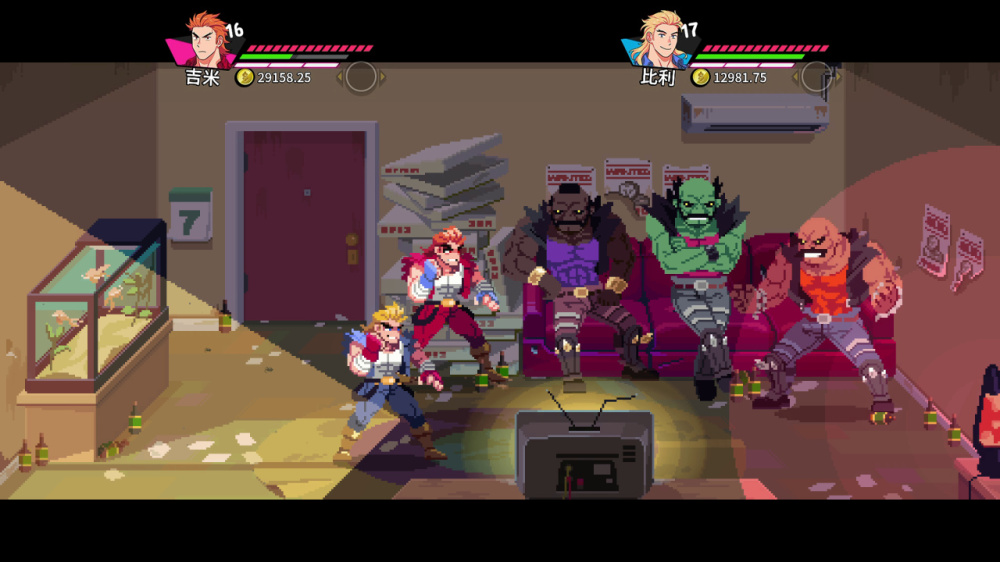The width and height of the screenshot is (1000, 562).
Task: Select 吉米's empty circular item slot
Action: point(361,77)
